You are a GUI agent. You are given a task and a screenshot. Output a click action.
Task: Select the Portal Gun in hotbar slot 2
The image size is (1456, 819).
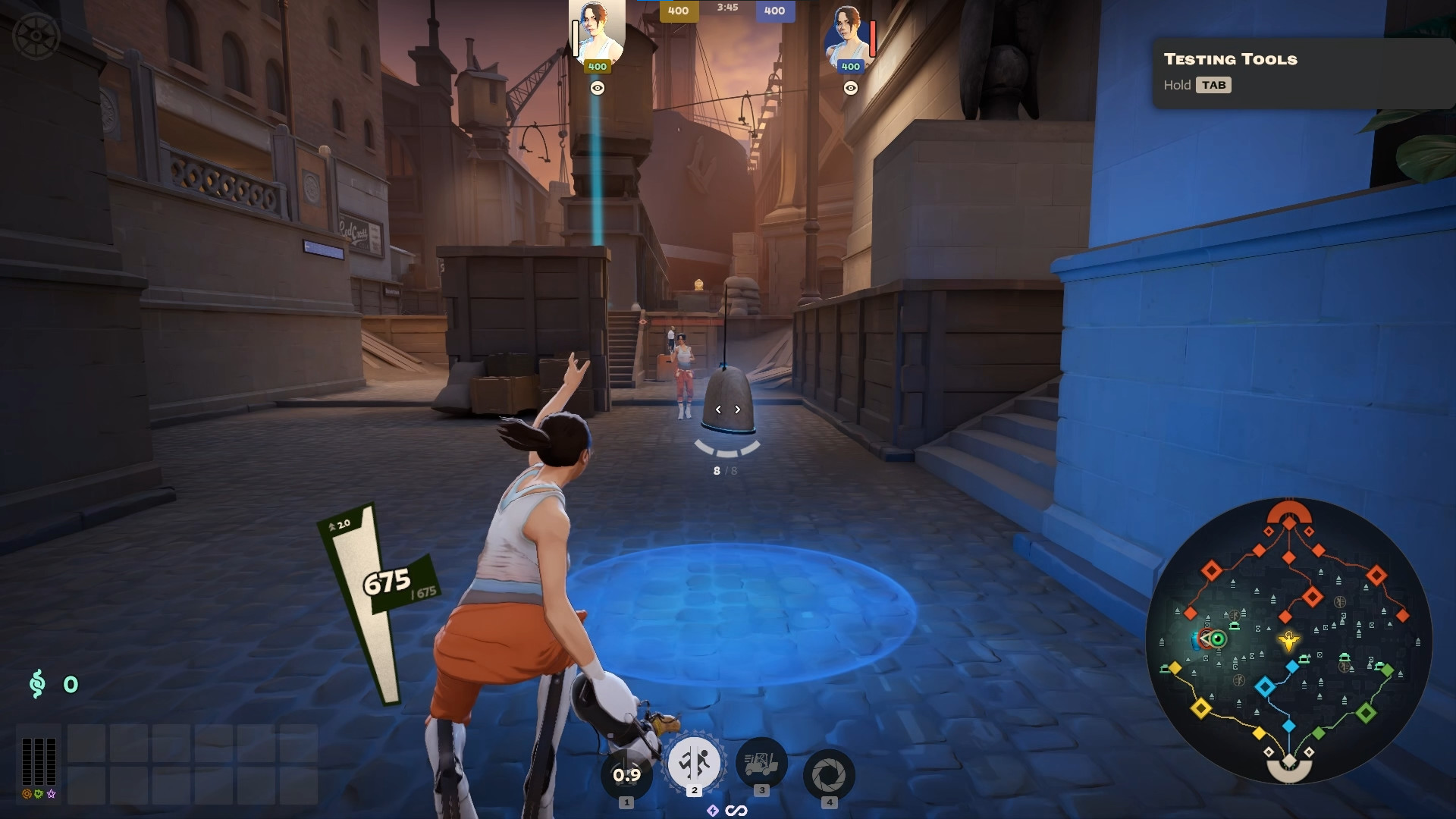[x=693, y=765]
